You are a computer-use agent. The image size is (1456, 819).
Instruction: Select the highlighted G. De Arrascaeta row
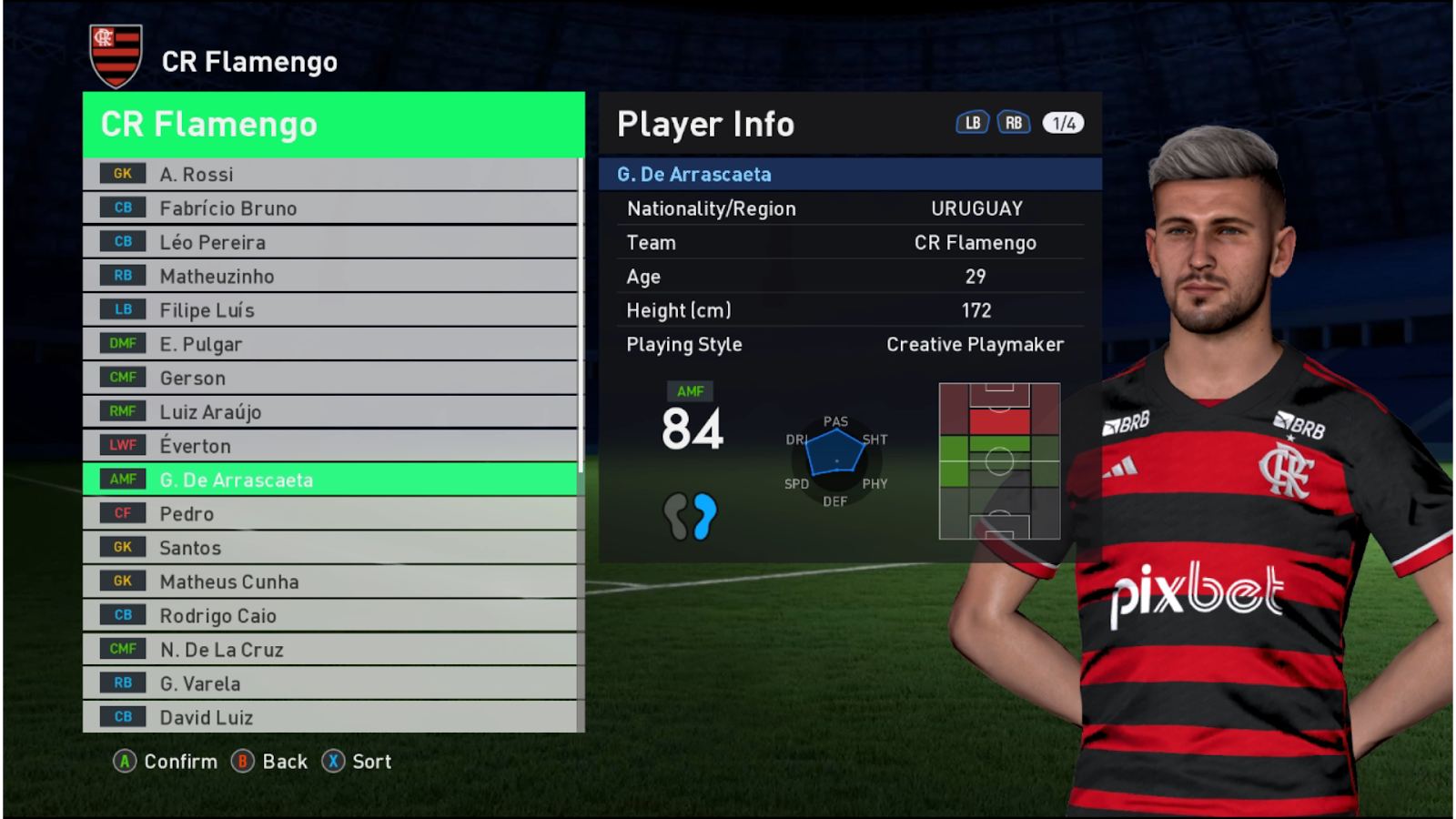(x=329, y=480)
